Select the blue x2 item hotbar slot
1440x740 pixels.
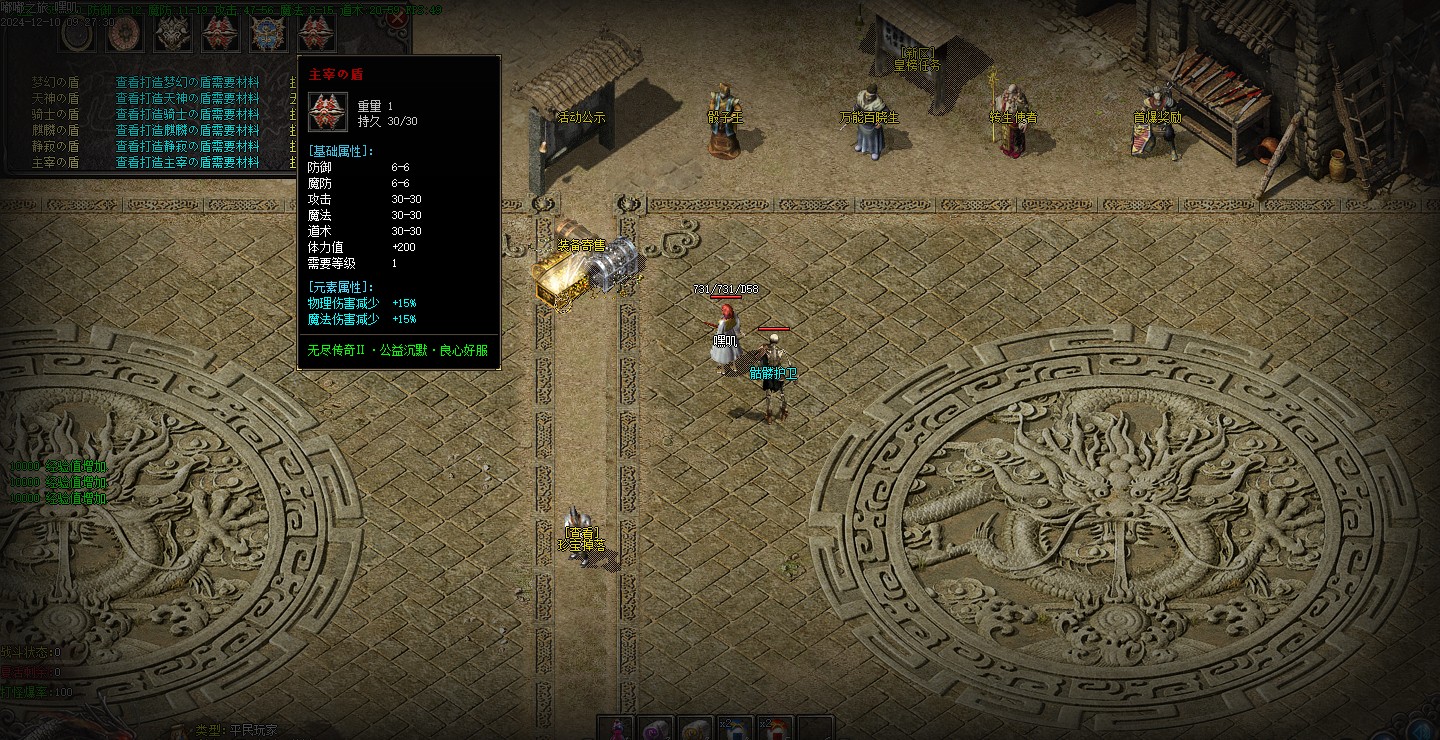tap(736, 729)
